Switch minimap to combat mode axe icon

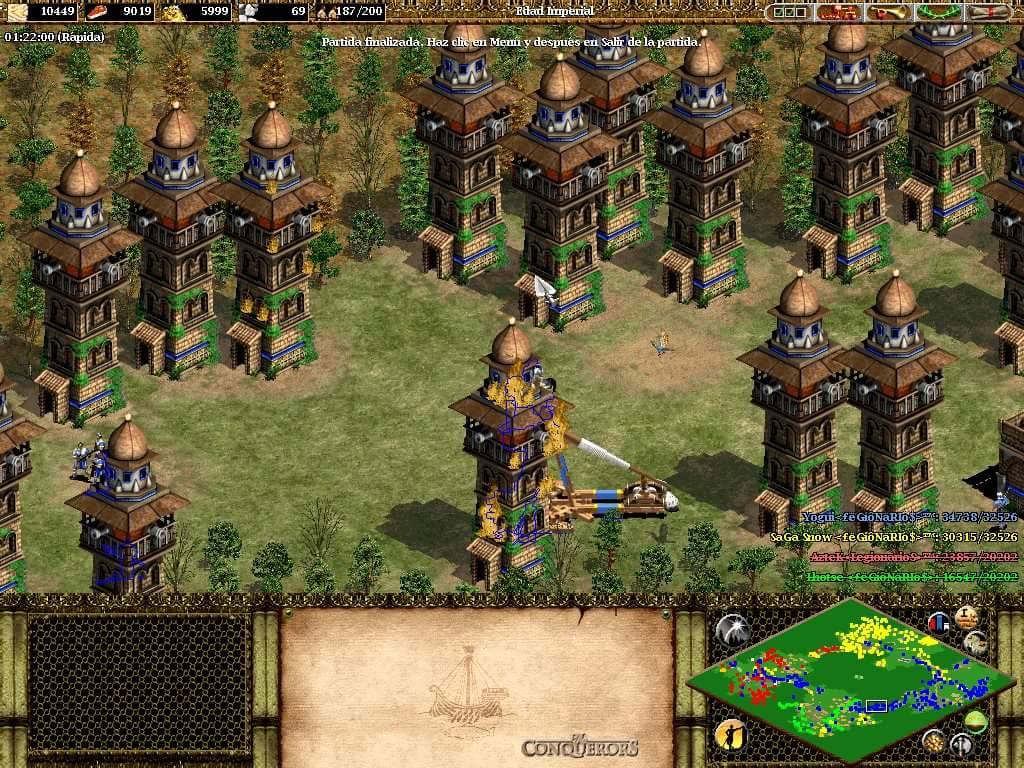[x=961, y=745]
